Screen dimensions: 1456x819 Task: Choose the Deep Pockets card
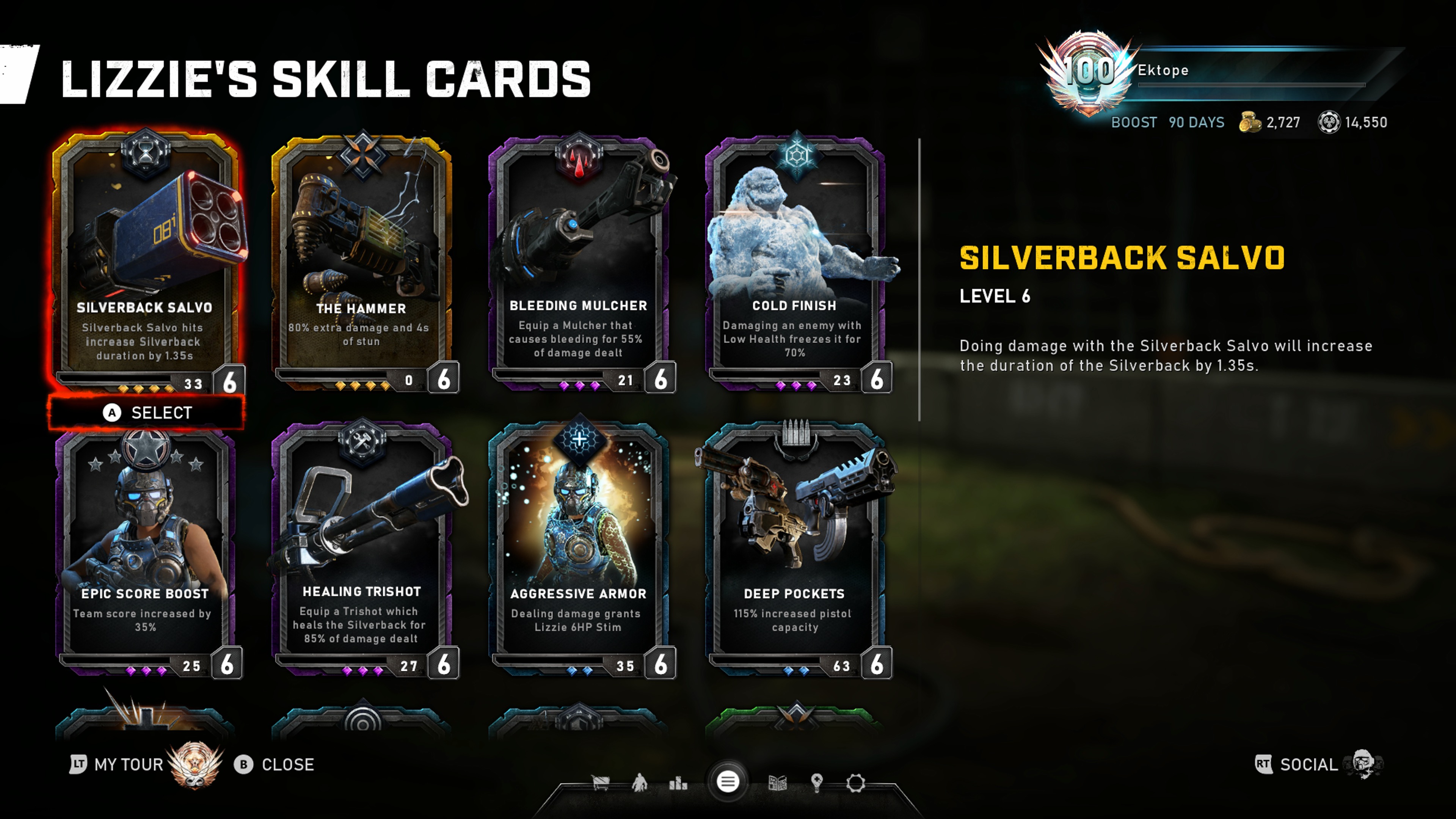pyautogui.click(x=795, y=548)
